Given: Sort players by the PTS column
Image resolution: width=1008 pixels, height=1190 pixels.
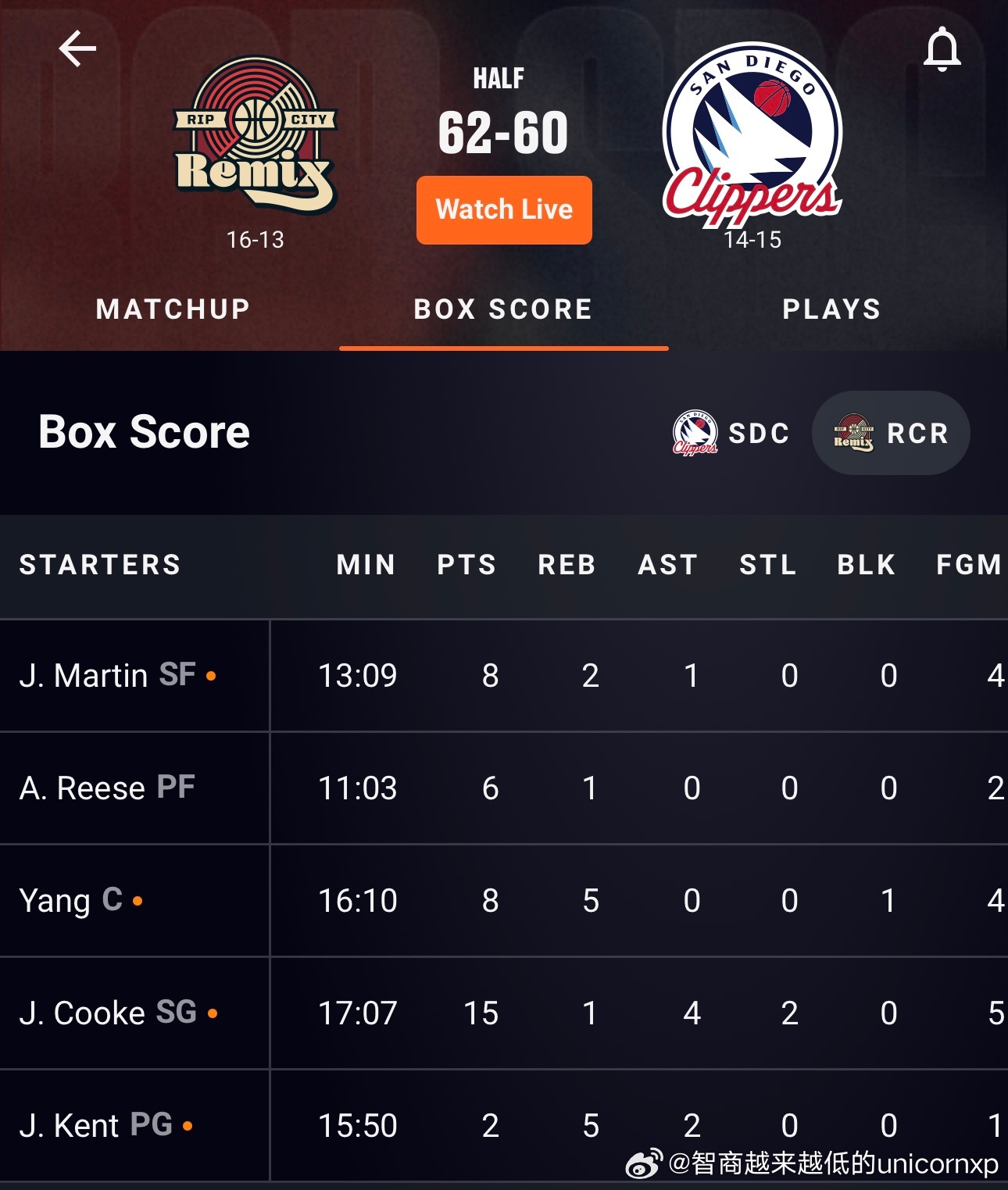Looking at the screenshot, I should (466, 565).
